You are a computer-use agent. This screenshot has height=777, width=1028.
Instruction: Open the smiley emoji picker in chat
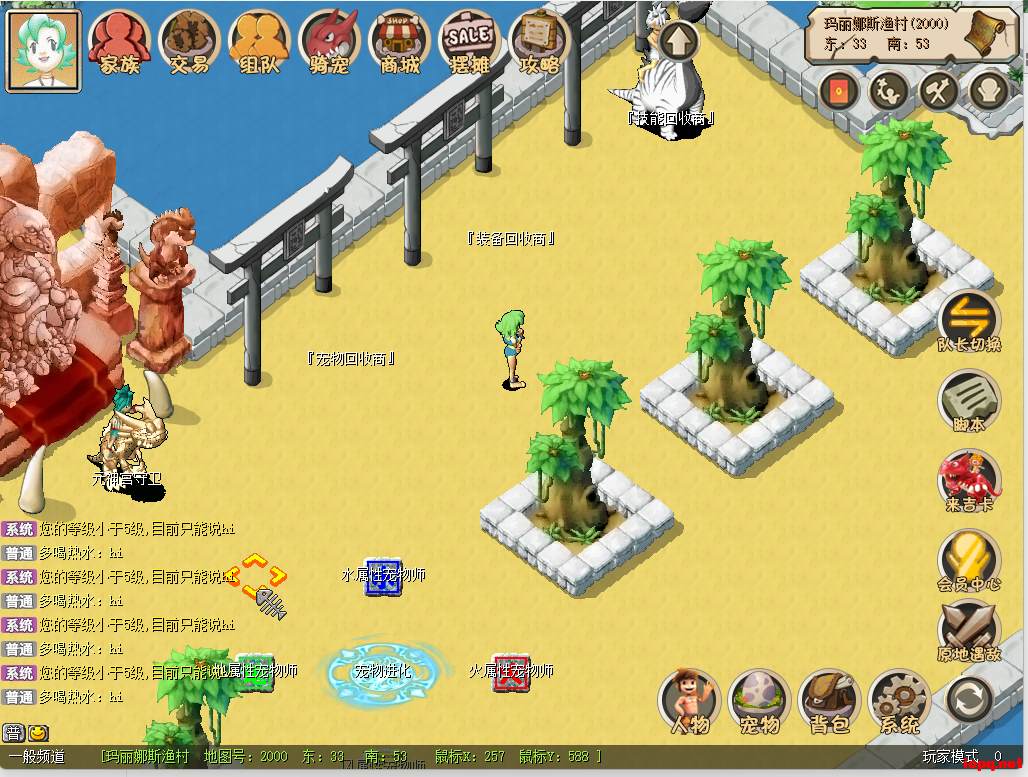tap(38, 733)
